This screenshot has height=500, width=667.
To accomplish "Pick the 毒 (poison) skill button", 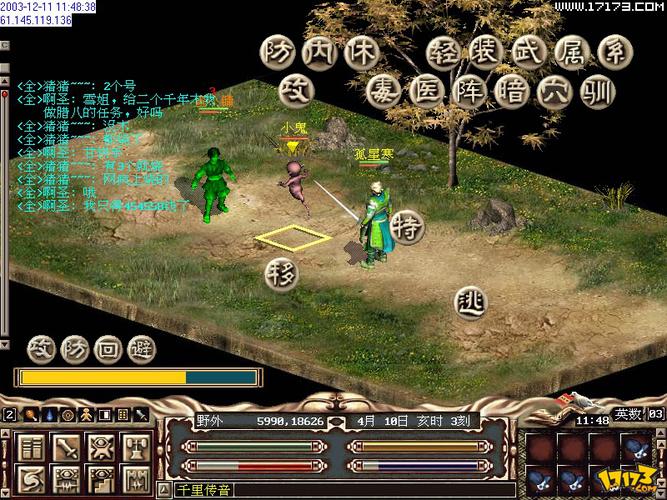I will click(383, 94).
